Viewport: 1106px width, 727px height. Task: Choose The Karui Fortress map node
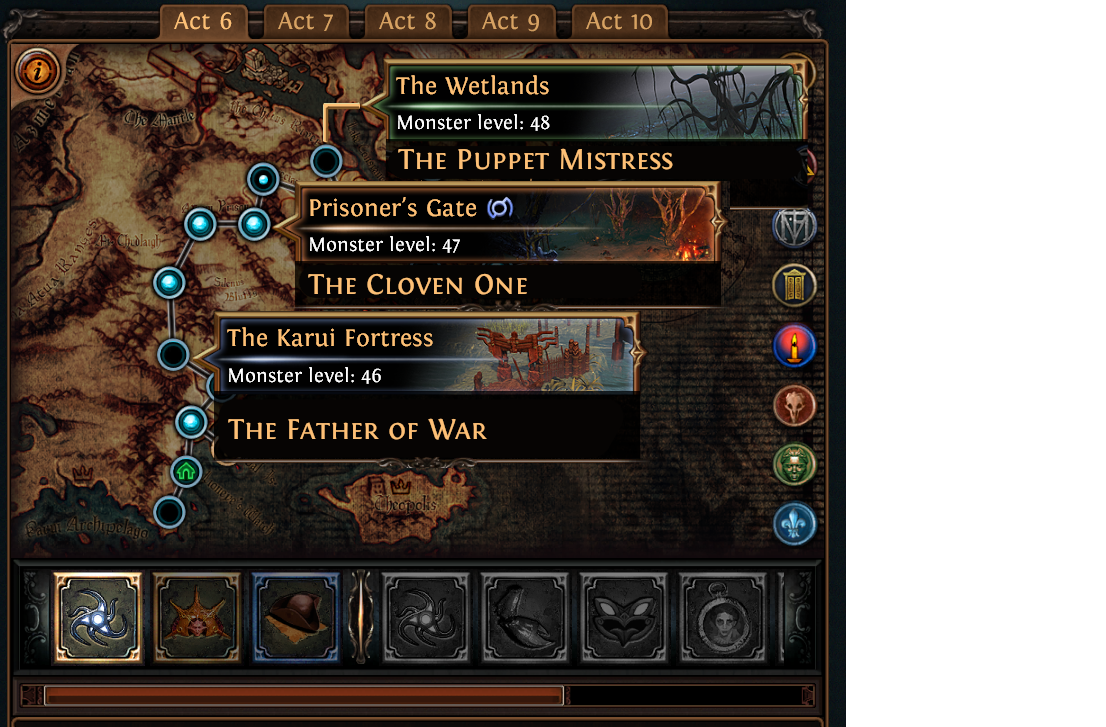pos(173,354)
